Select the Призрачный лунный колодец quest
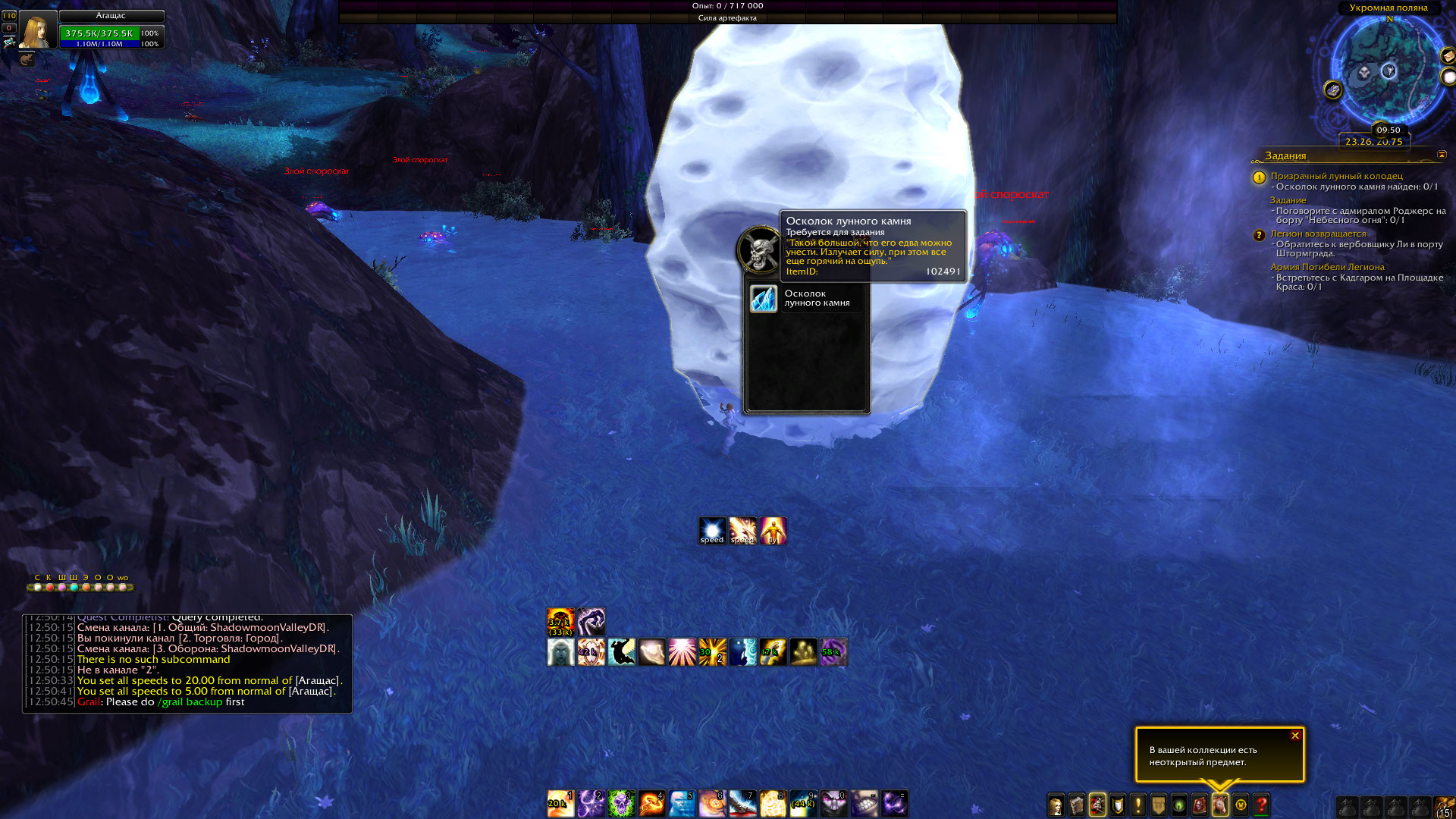Image resolution: width=1456 pixels, height=819 pixels. point(1336,176)
